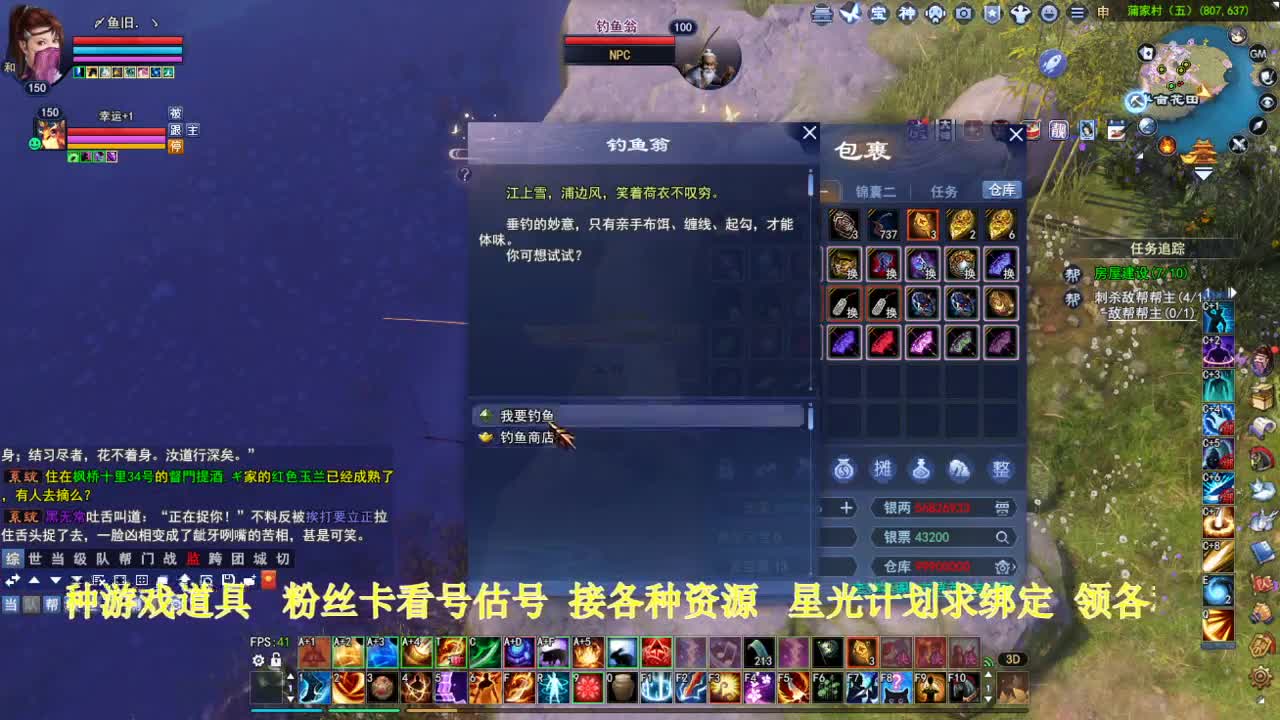Open the 摊 stall icon in bag panel
The width and height of the screenshot is (1280, 720).
point(884,469)
